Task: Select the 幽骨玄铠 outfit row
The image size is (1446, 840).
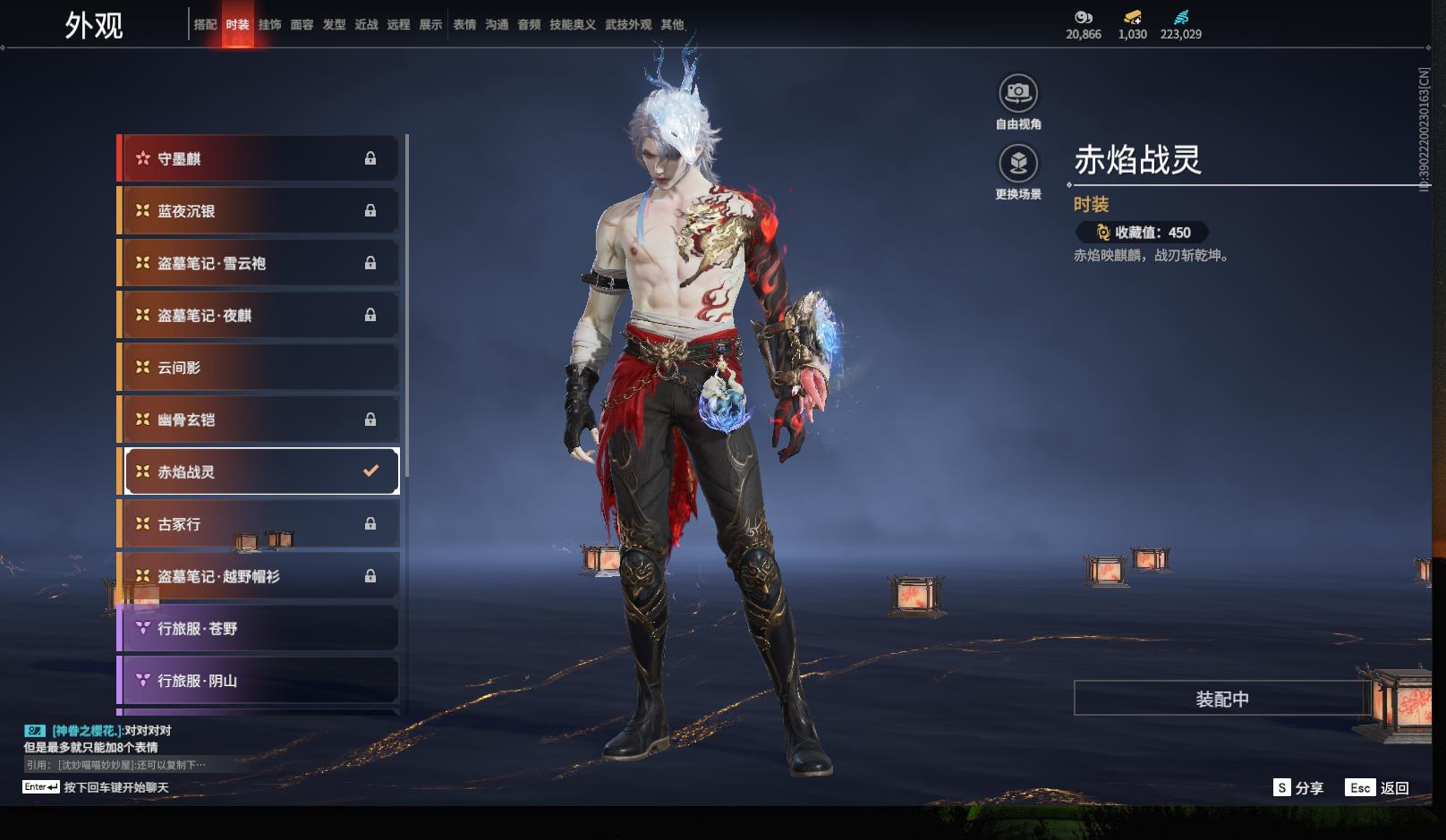Action: point(259,420)
